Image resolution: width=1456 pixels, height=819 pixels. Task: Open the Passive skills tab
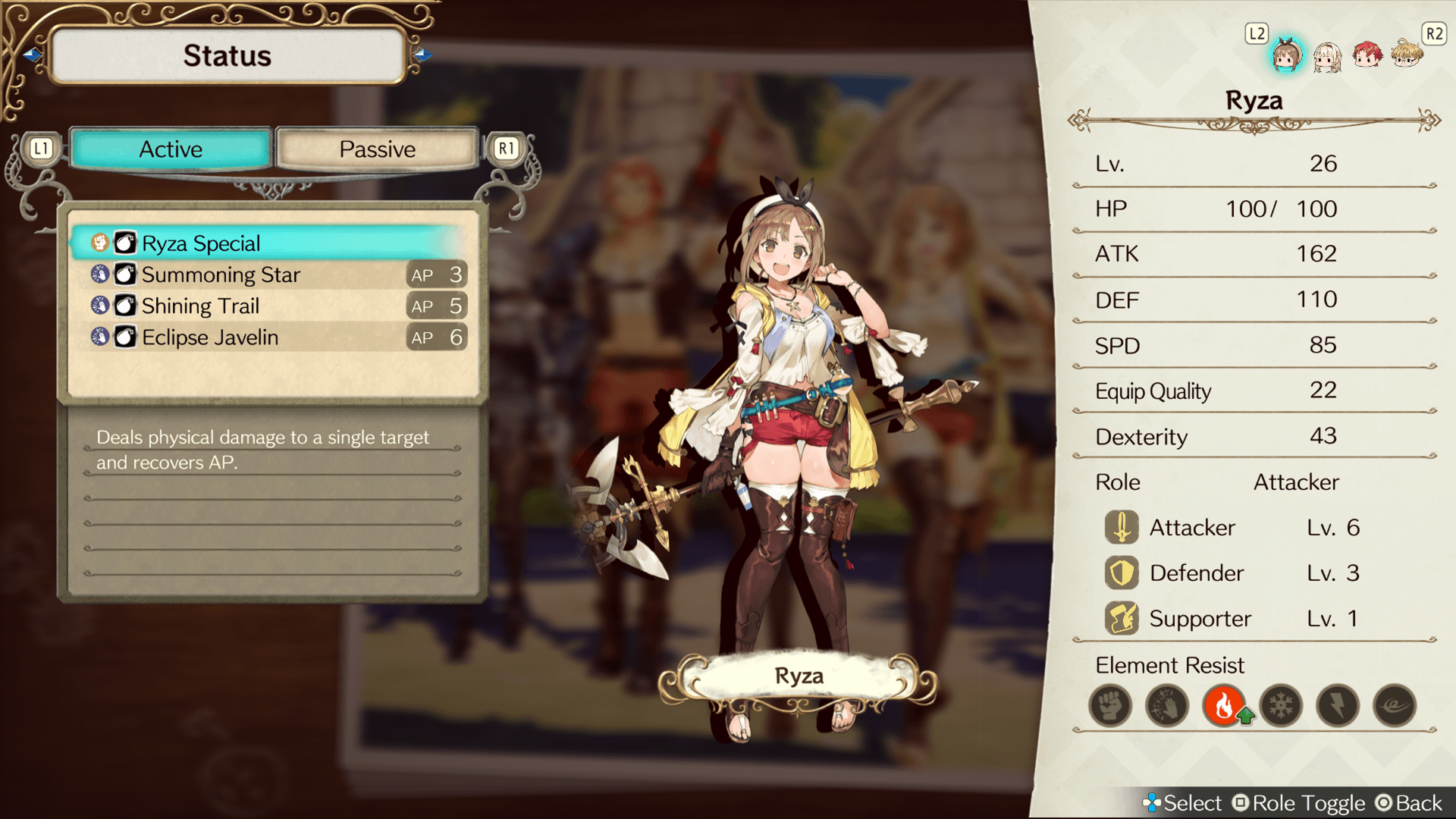pyautogui.click(x=377, y=149)
